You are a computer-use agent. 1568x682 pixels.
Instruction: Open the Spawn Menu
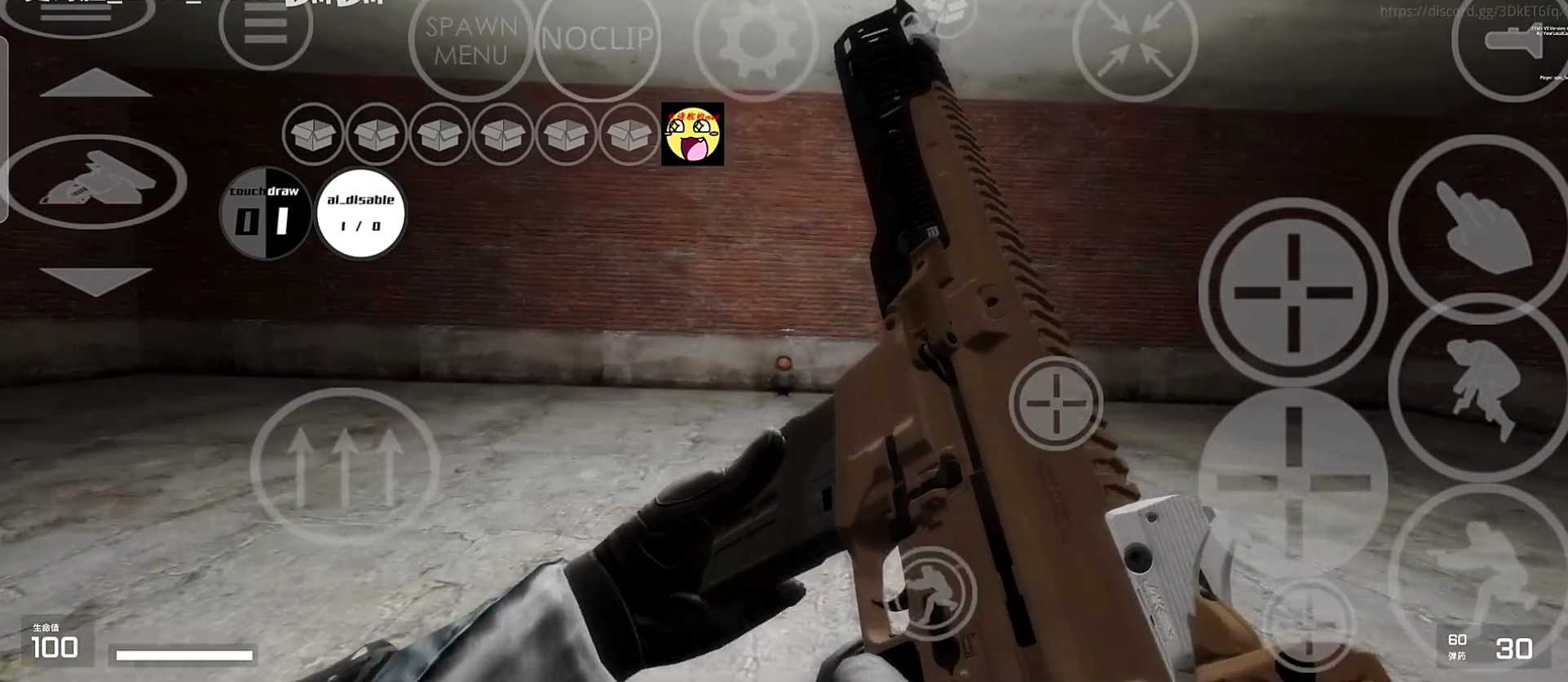click(470, 41)
